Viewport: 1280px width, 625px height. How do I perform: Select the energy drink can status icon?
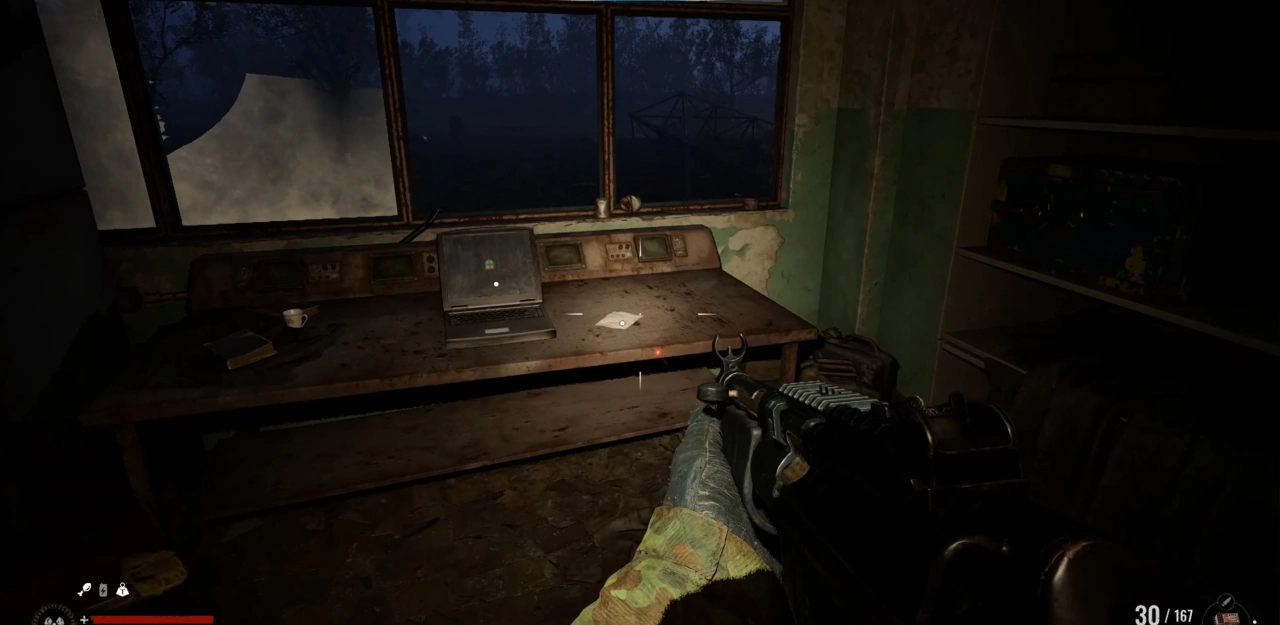(x=103, y=590)
